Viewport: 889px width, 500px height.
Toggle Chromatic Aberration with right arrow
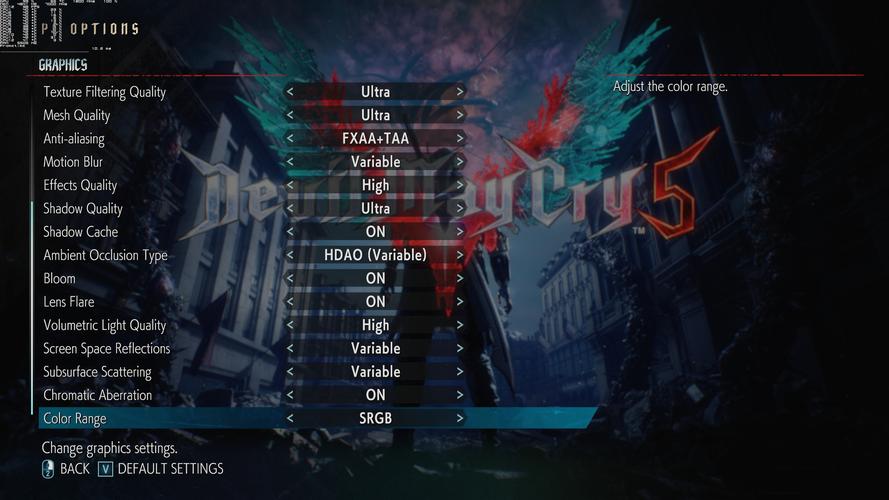click(x=460, y=395)
